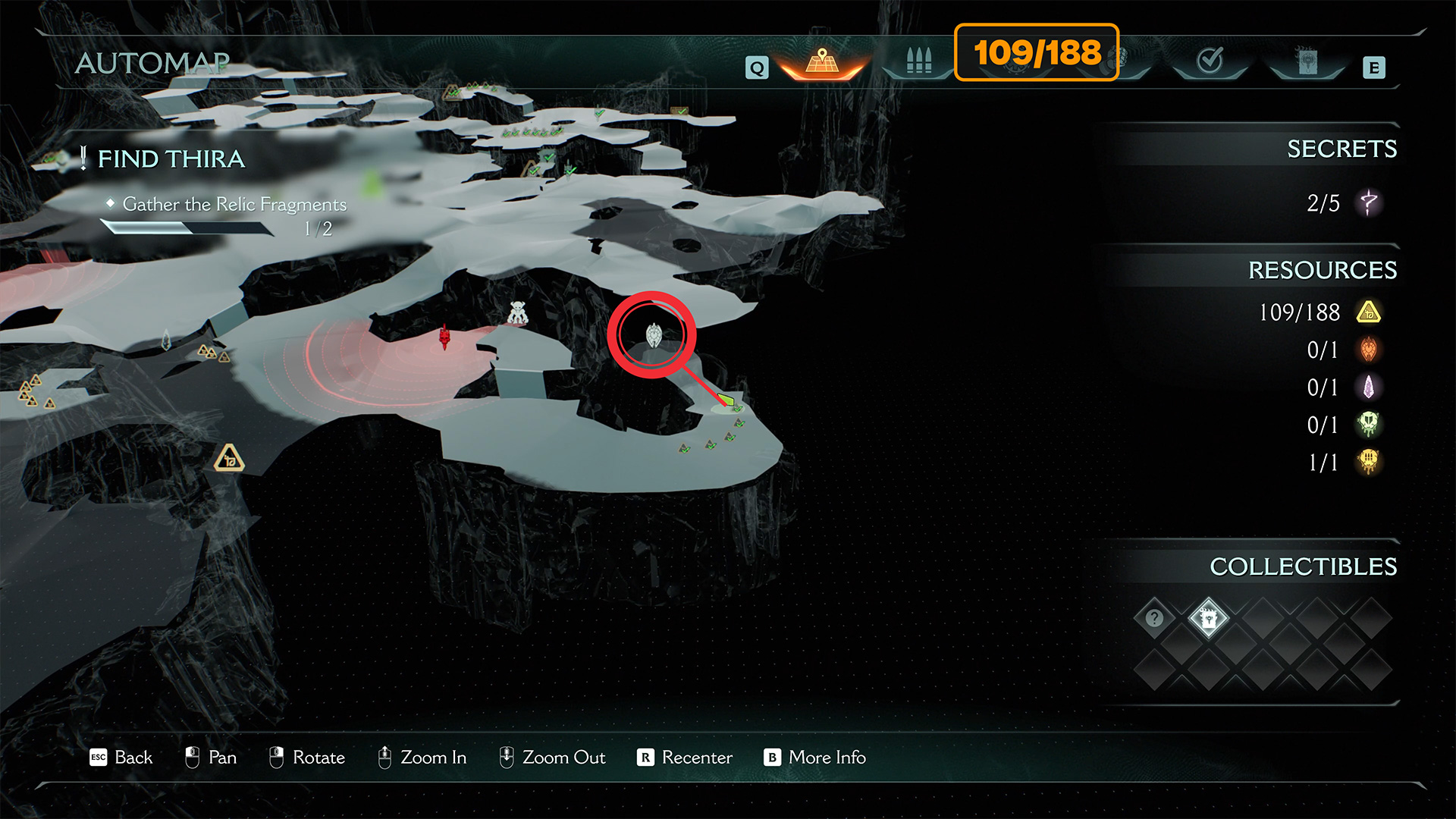Select the Find Thira objective tracker
The height and width of the screenshot is (819, 1456).
tap(171, 159)
